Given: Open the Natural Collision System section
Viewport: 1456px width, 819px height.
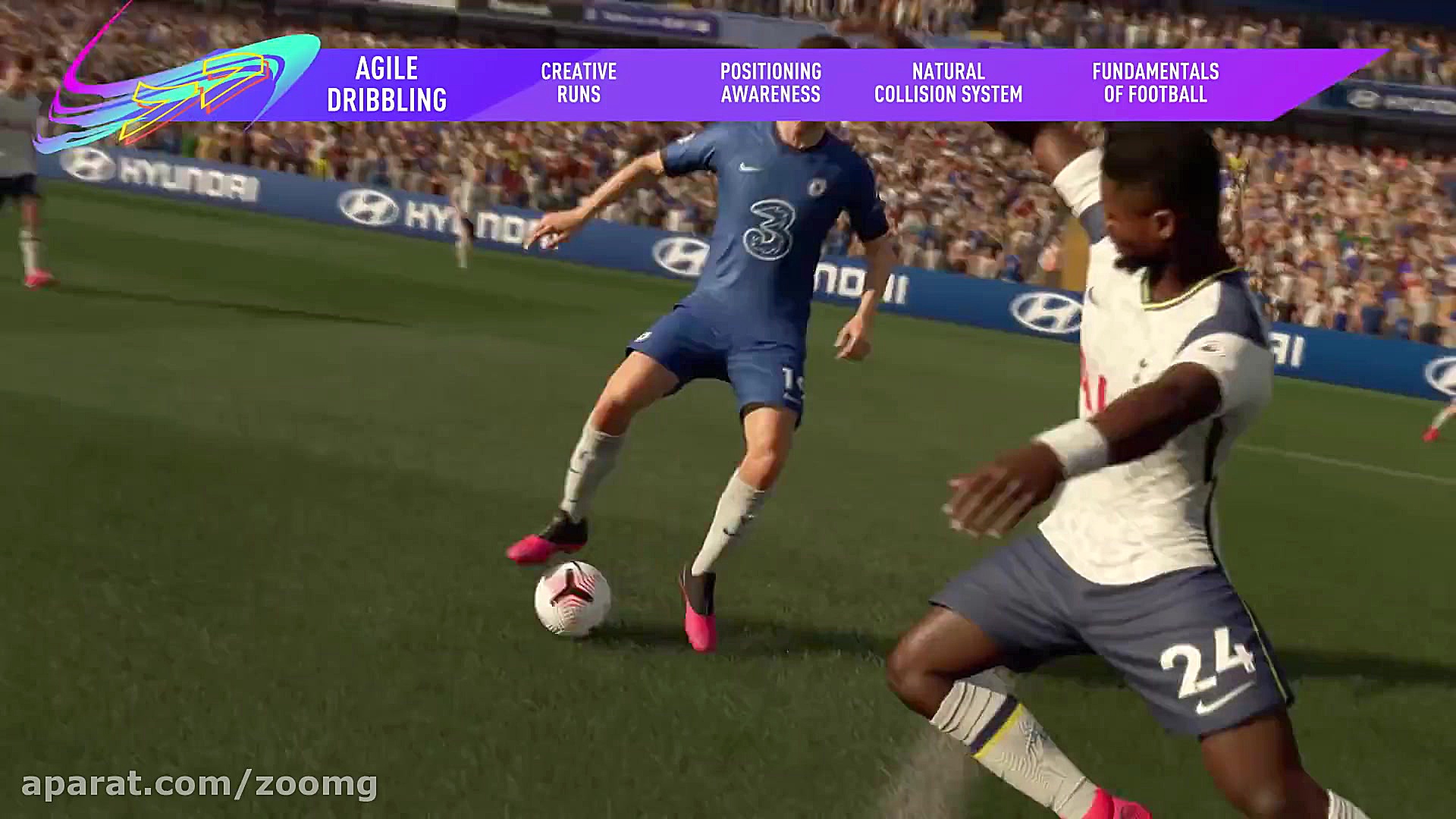Looking at the screenshot, I should point(948,83).
